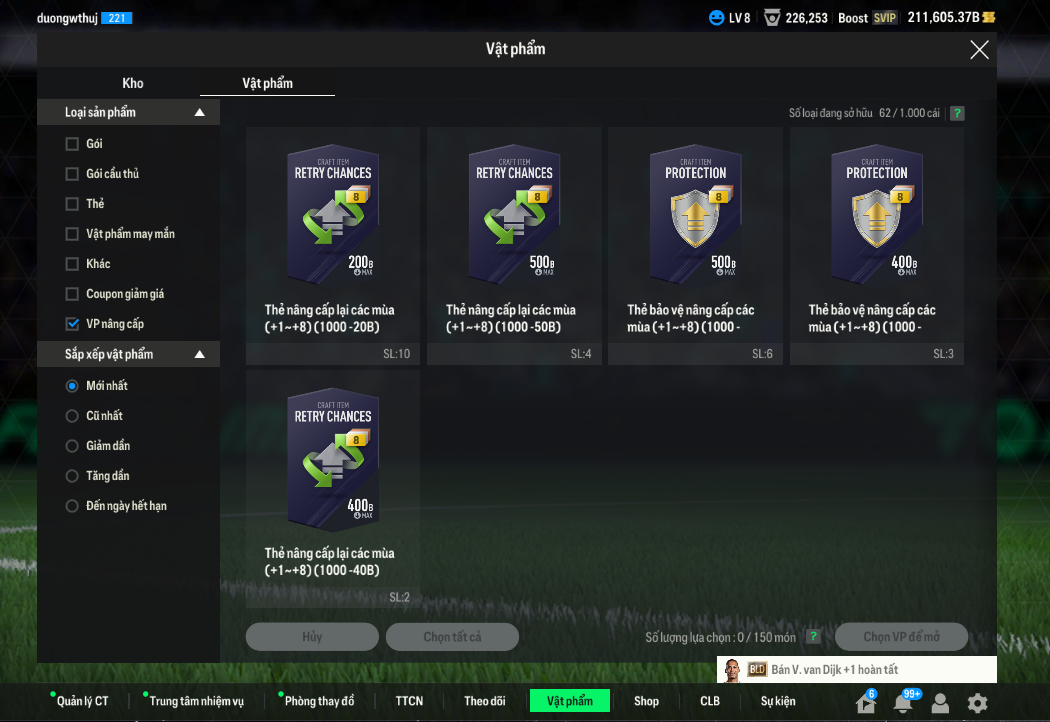The width and height of the screenshot is (1050, 722).
Task: Switch to the Kho tab
Action: pyautogui.click(x=133, y=83)
